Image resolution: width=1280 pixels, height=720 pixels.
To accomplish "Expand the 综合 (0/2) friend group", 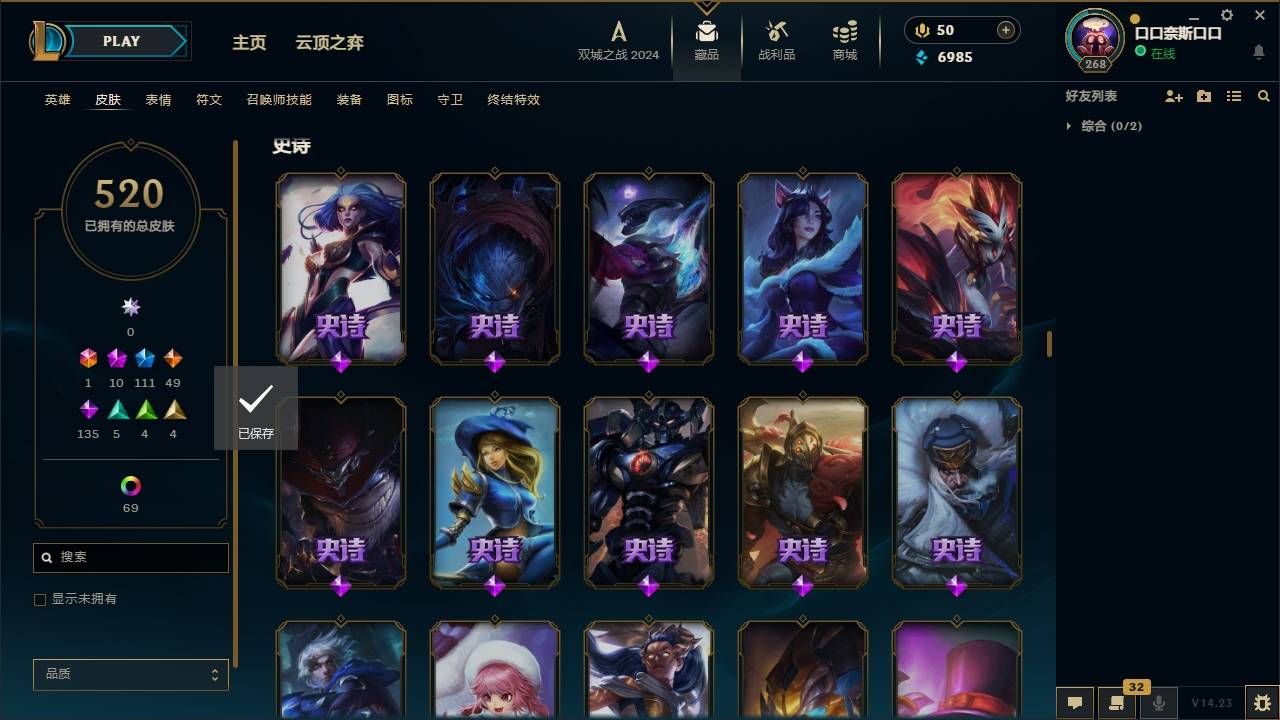I will 1070,126.
